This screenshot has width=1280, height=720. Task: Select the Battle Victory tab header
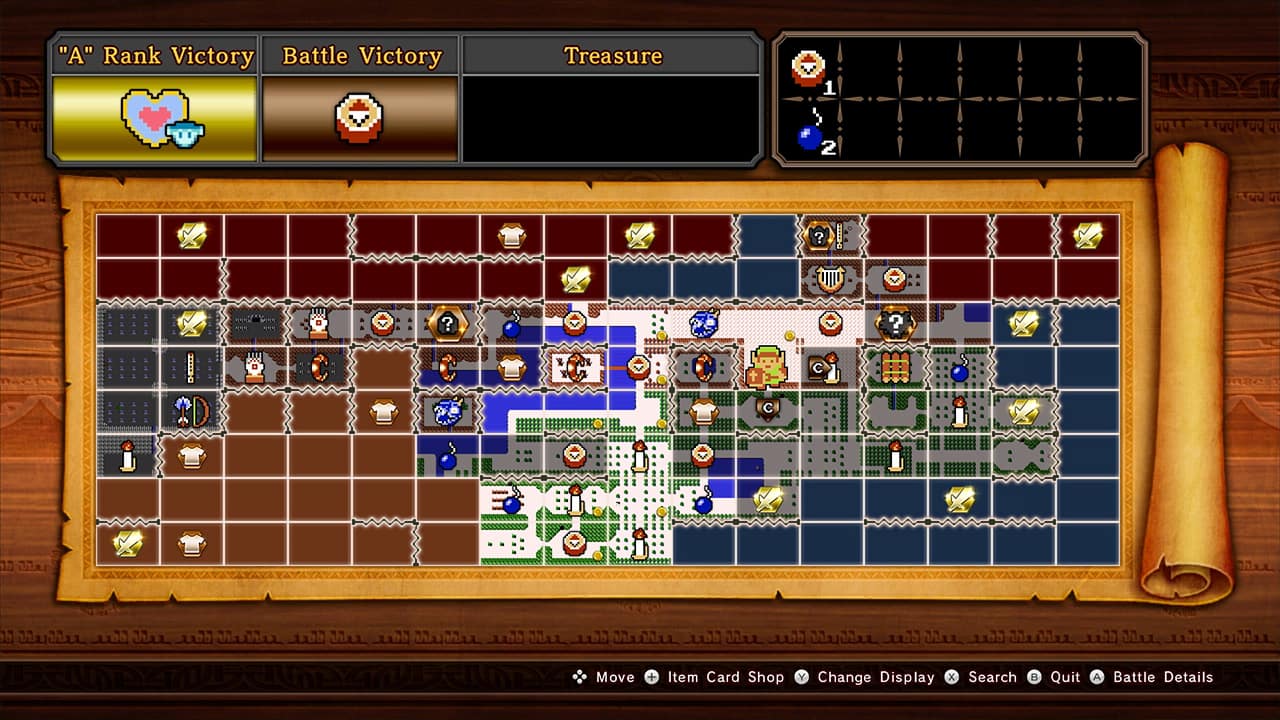pos(361,56)
